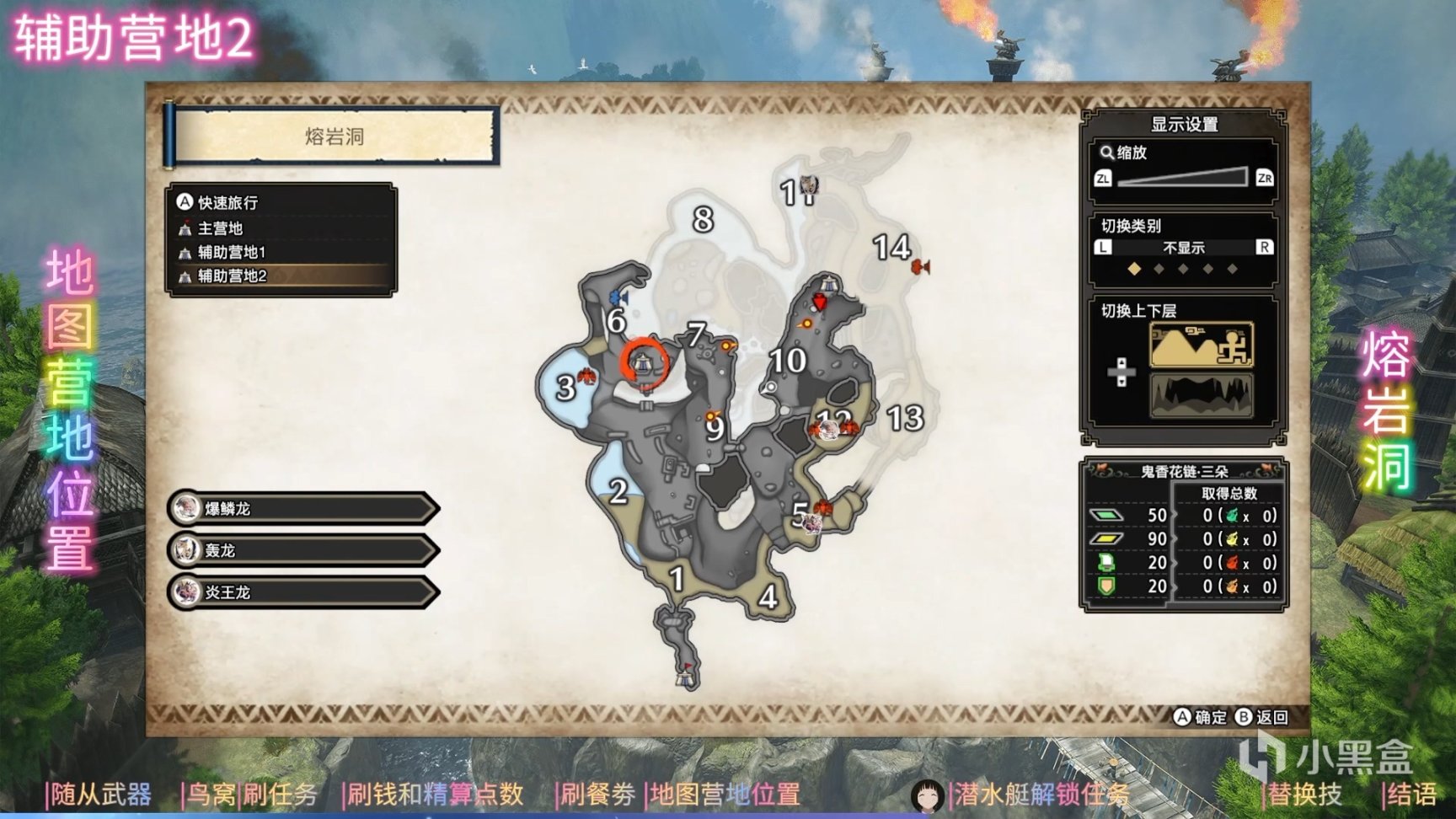
Task: Jump to the 潜水艇解锁任务 chapter
Action: pos(1041,794)
